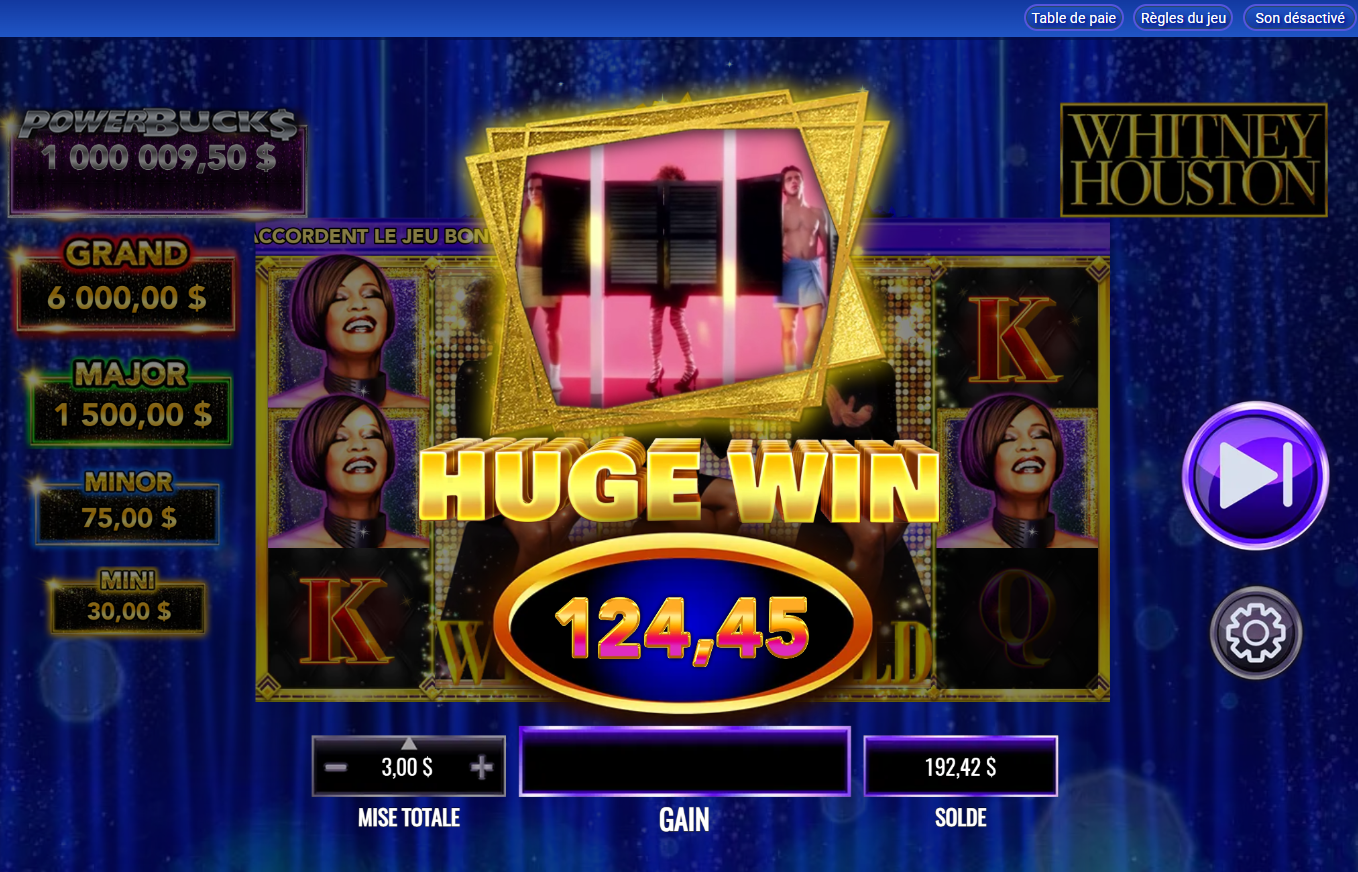Open the Règles du jeu
The image size is (1358, 872).
pyautogui.click(x=1182, y=17)
